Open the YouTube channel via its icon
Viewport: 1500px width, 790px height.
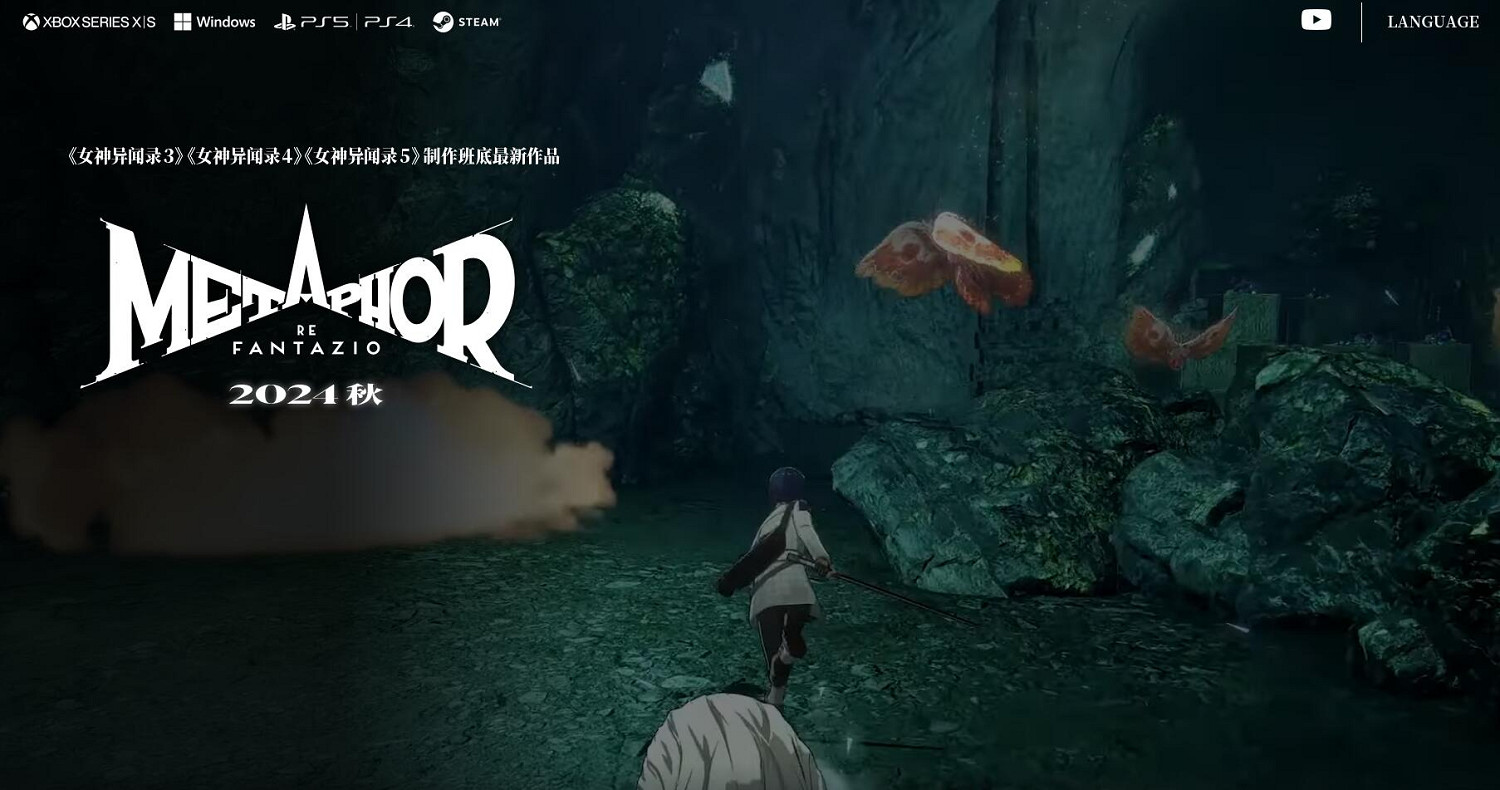click(1316, 19)
